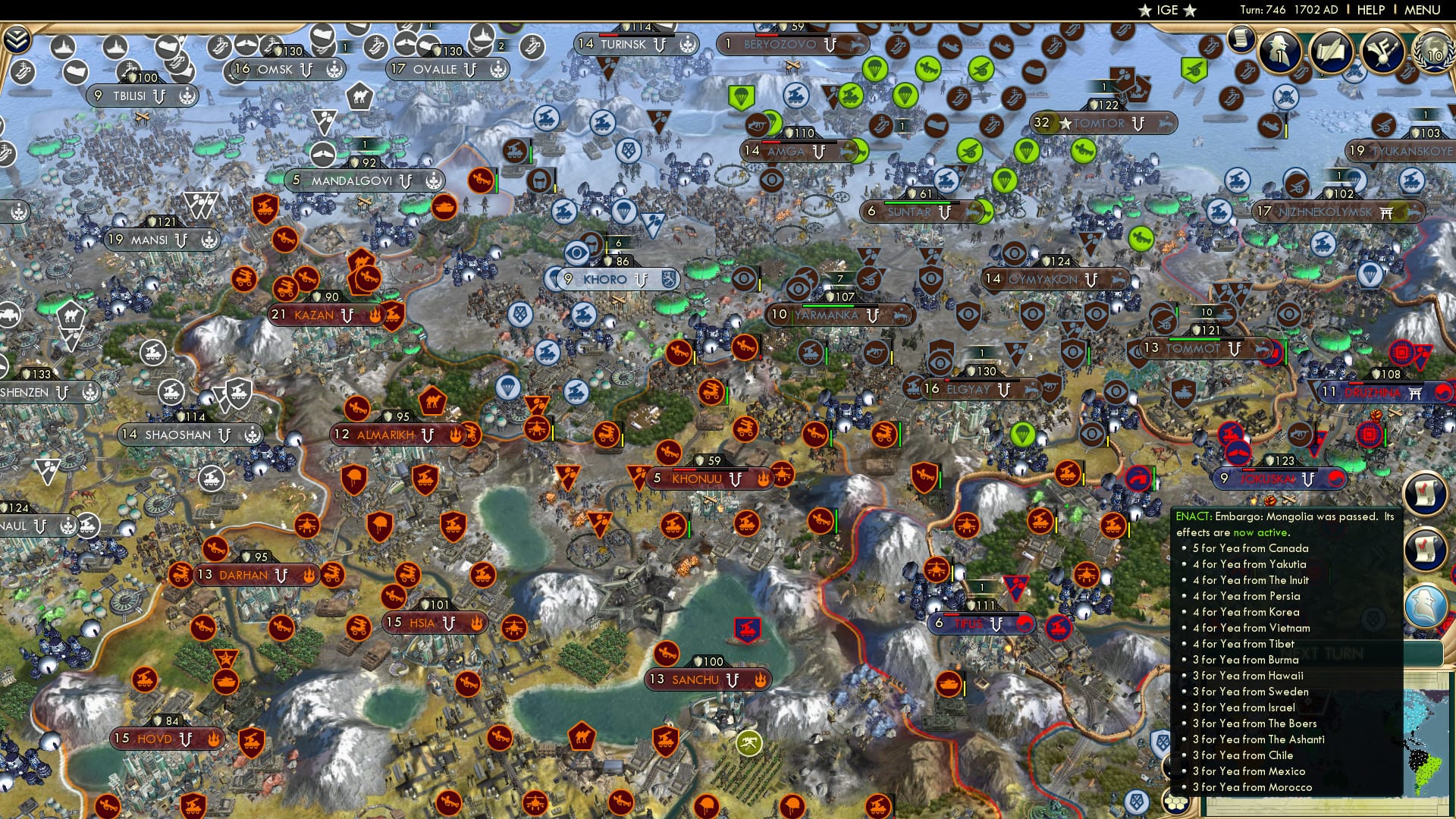
Task: Click the 'now active' link in the embargo notice
Action: tap(1262, 533)
